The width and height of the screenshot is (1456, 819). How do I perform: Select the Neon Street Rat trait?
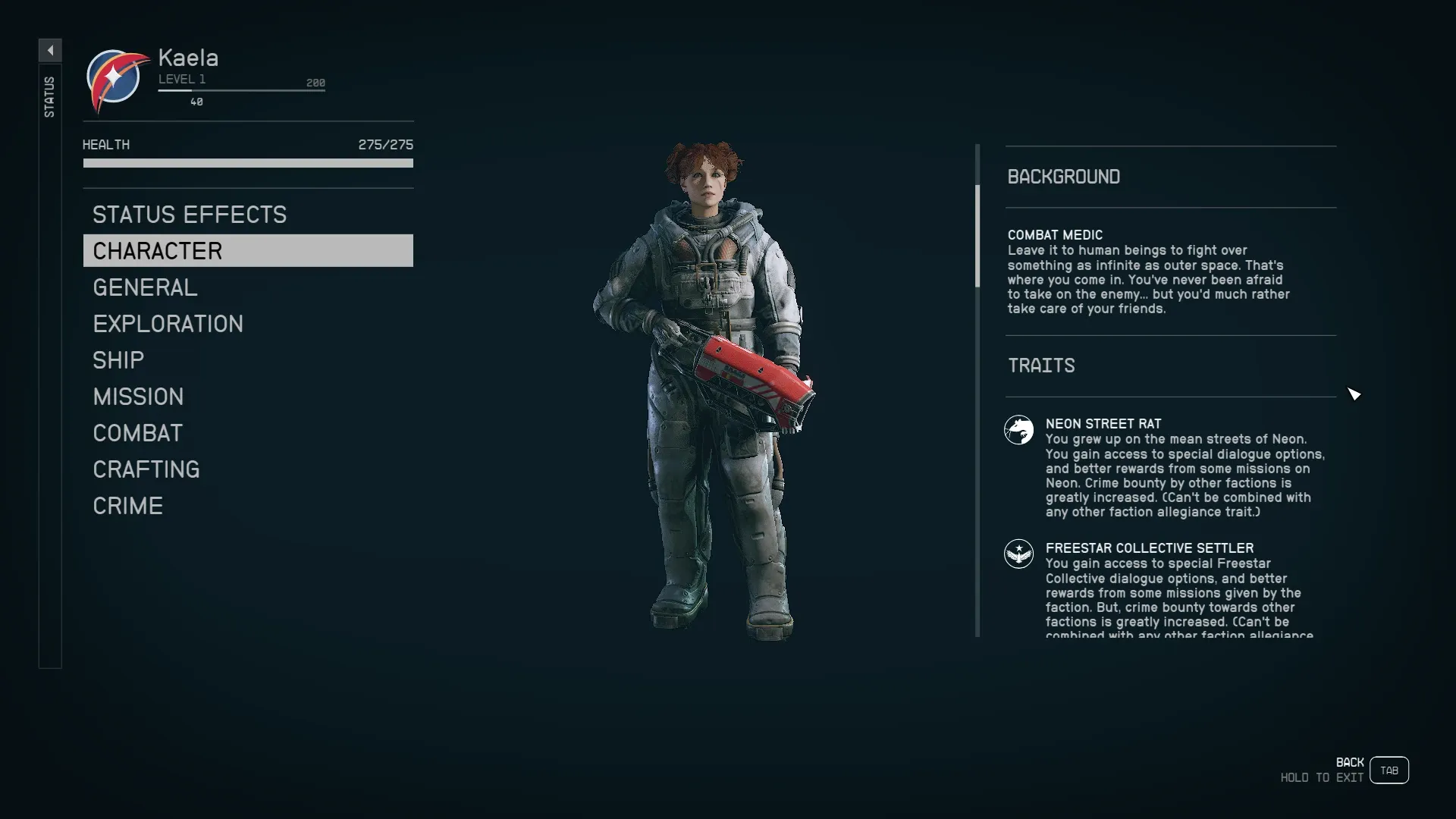(x=1103, y=424)
